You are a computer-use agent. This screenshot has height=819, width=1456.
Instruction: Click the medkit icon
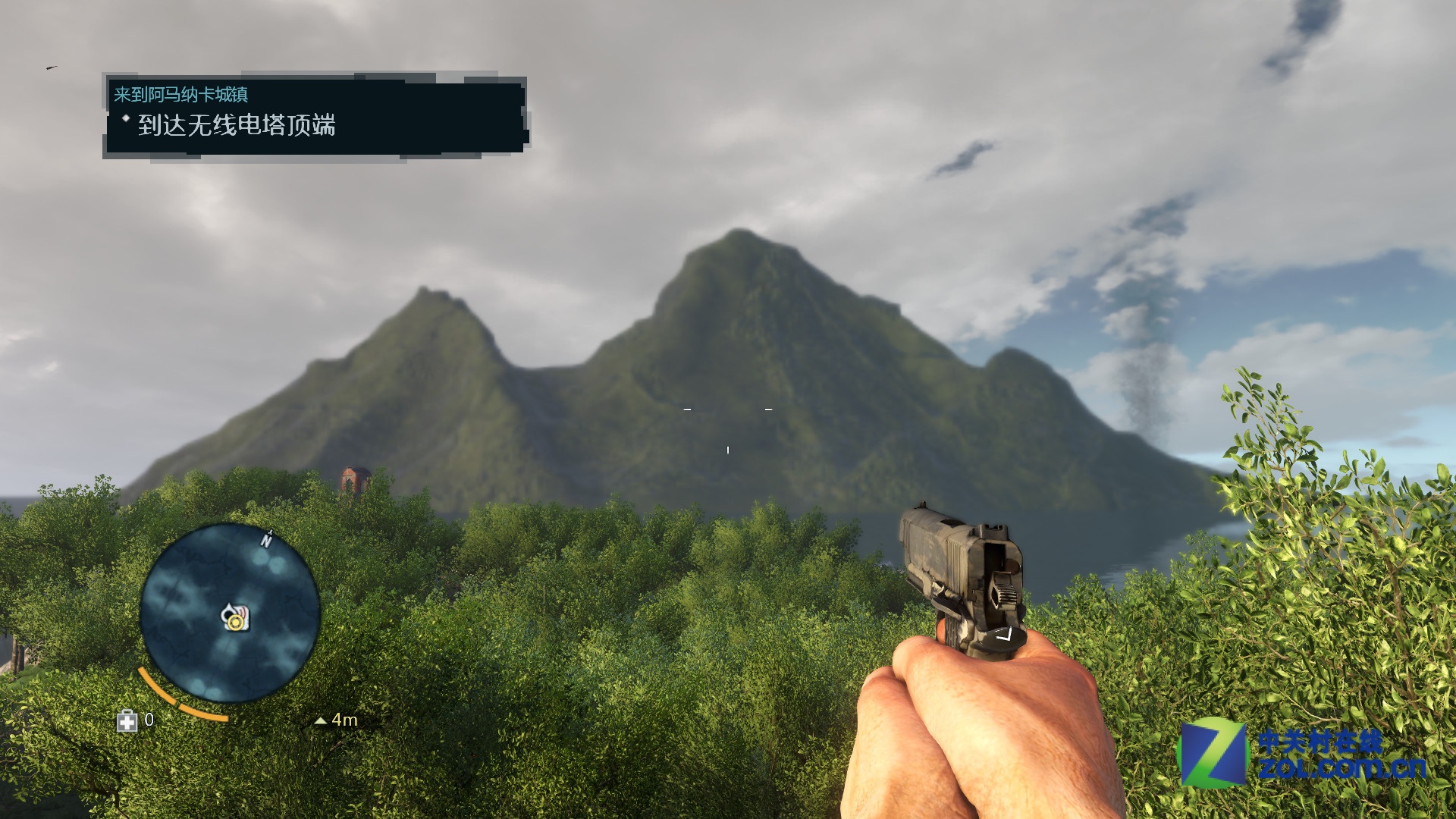coord(127,720)
